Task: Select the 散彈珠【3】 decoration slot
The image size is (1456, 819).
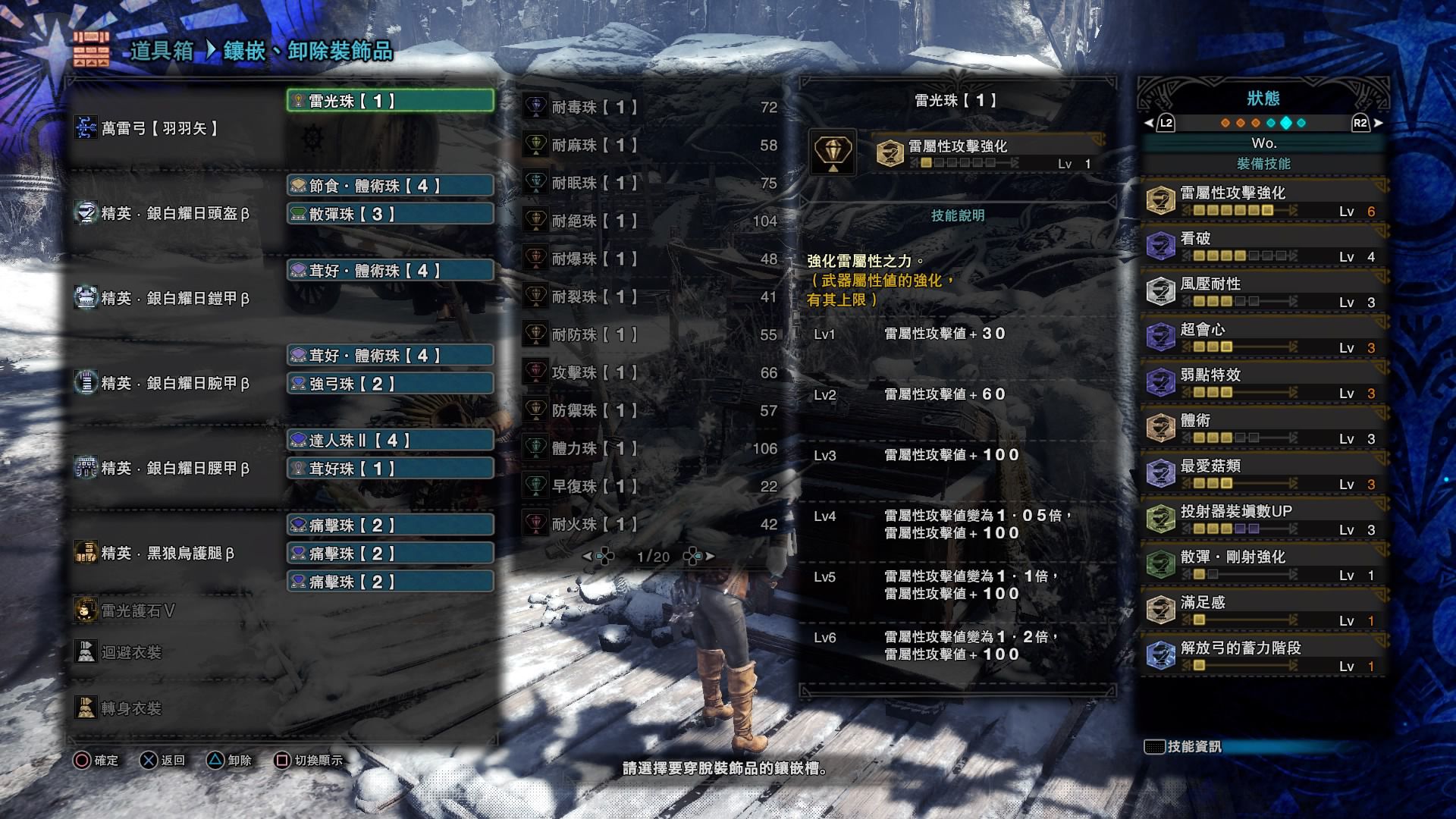Action: (x=391, y=215)
